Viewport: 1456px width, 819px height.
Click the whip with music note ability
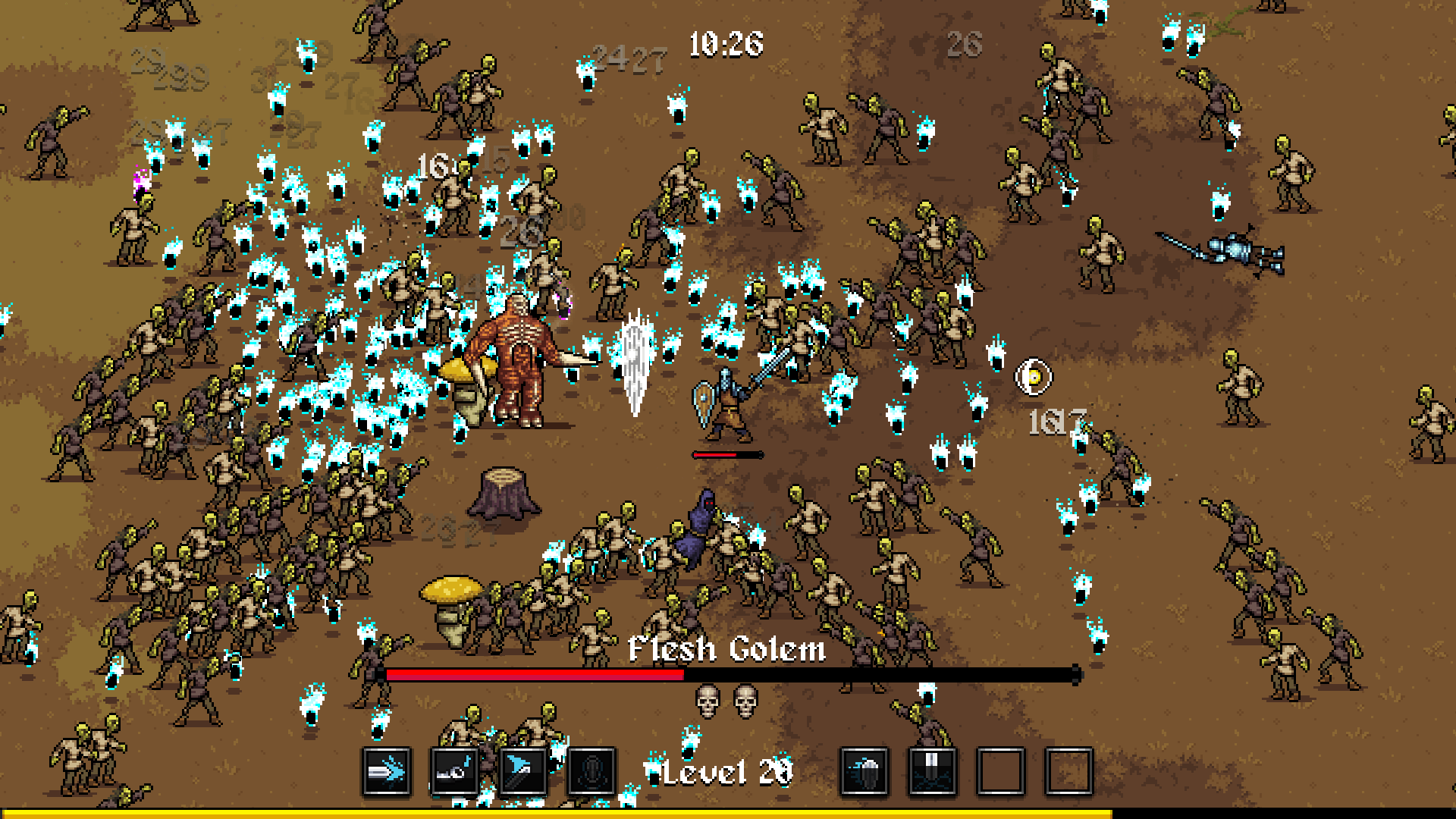454,772
